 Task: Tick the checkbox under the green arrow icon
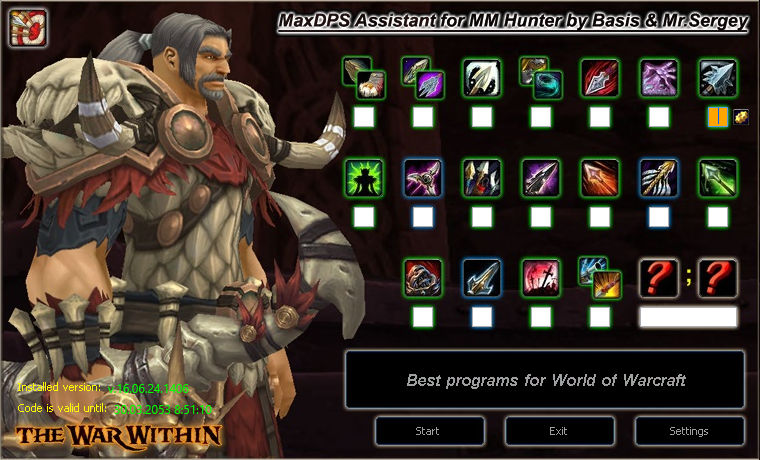pos(717,216)
